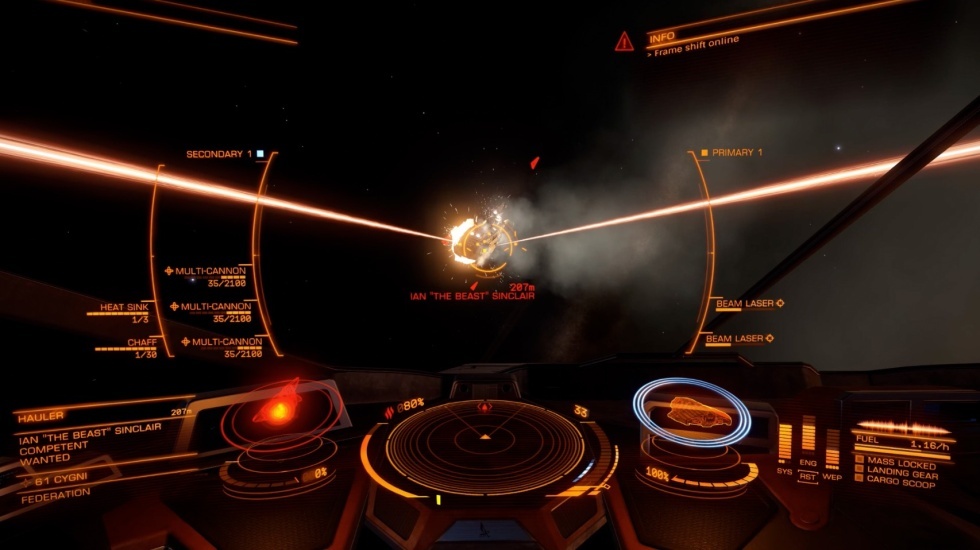
Task: Click the SYS power distributor column
Action: (785, 444)
